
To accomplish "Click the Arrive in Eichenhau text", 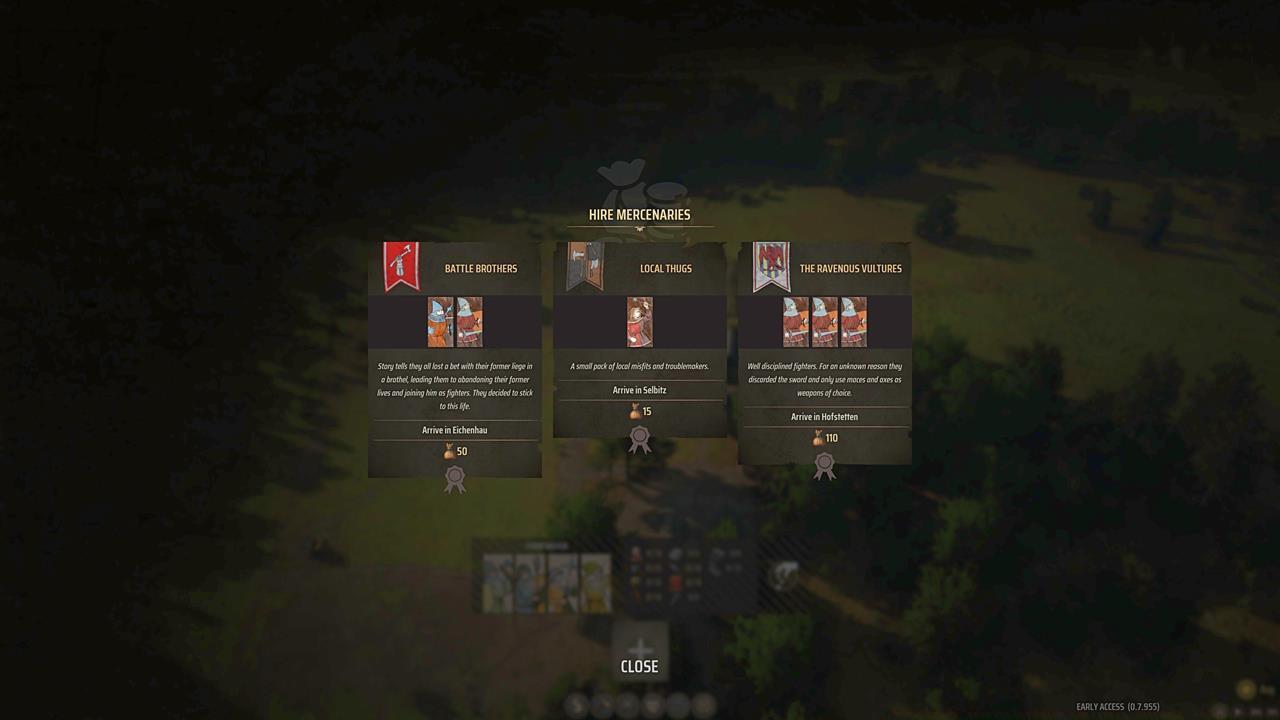I will click(x=455, y=429).
